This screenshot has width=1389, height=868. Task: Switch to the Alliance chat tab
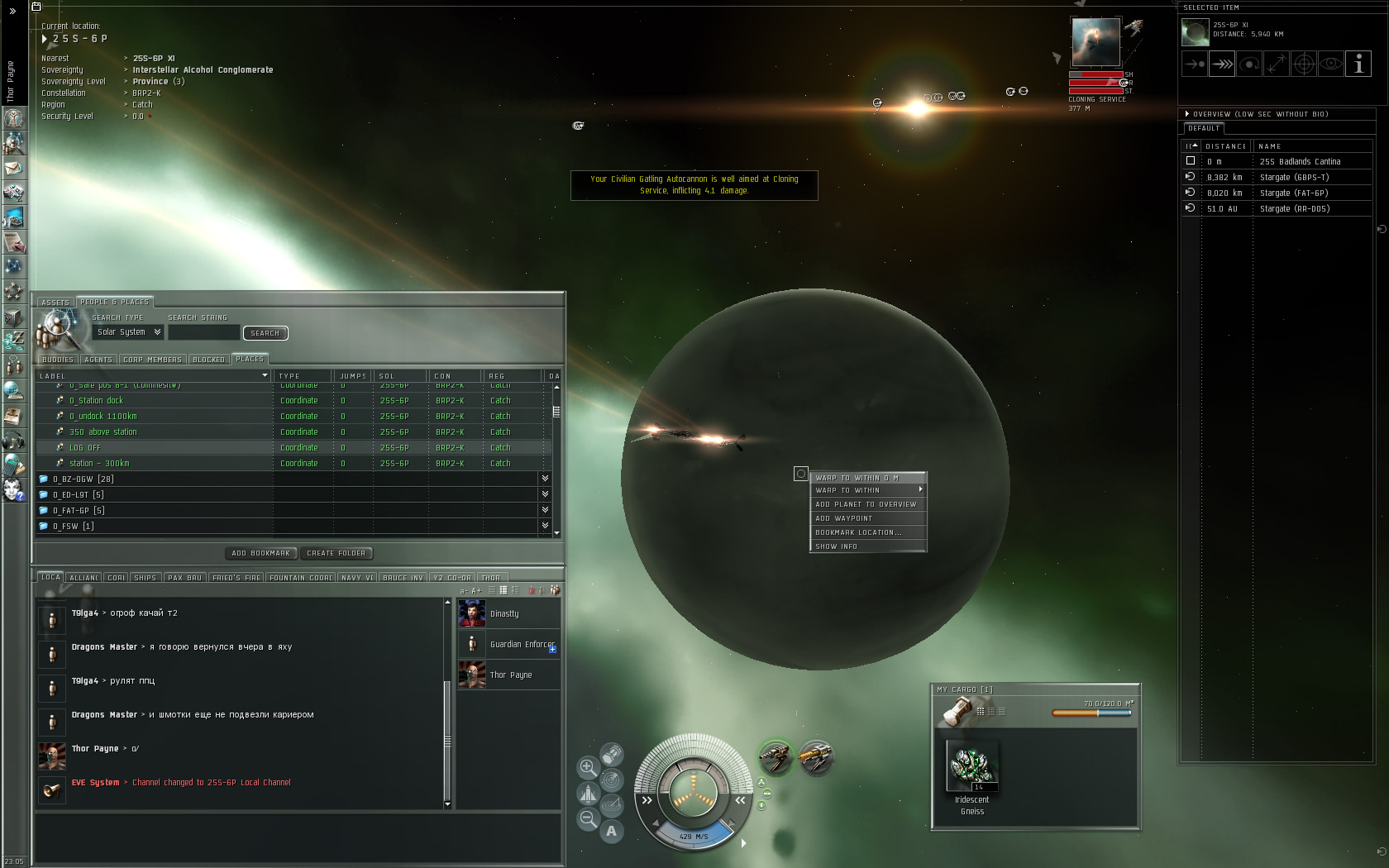(x=84, y=578)
